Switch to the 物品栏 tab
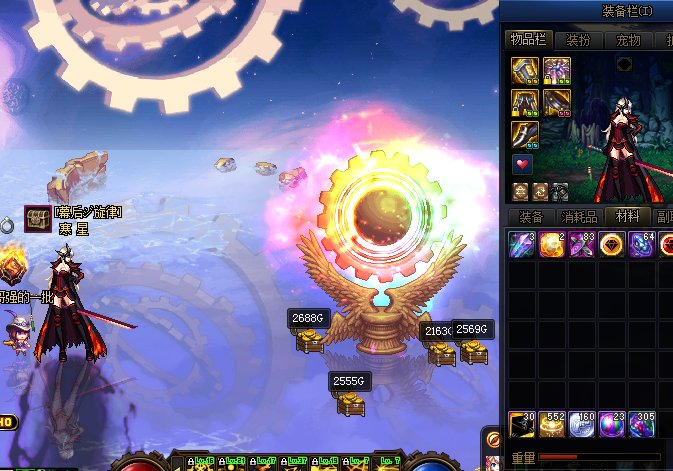673x471 pixels. (527, 40)
